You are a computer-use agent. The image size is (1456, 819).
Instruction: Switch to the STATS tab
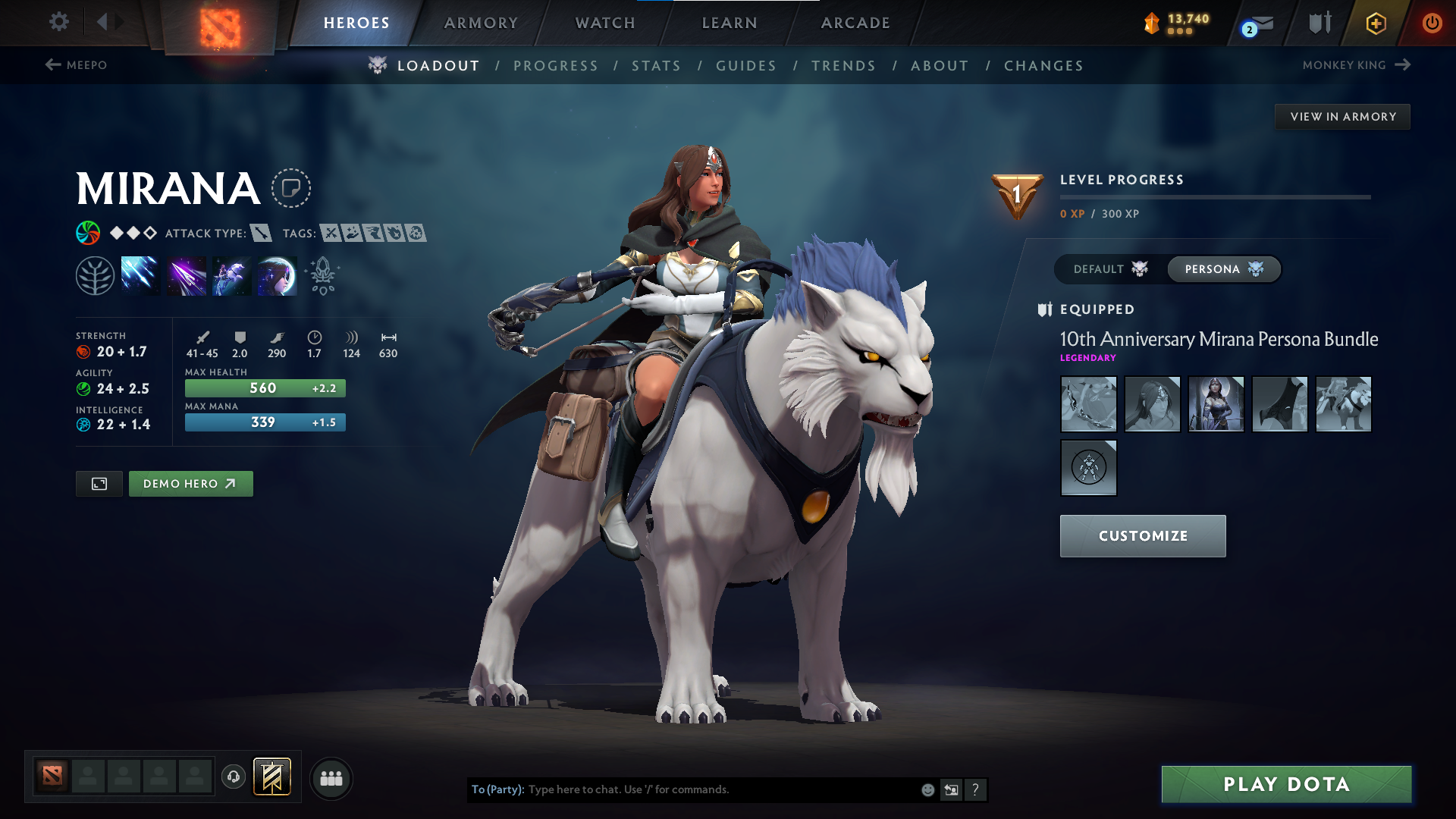656,65
